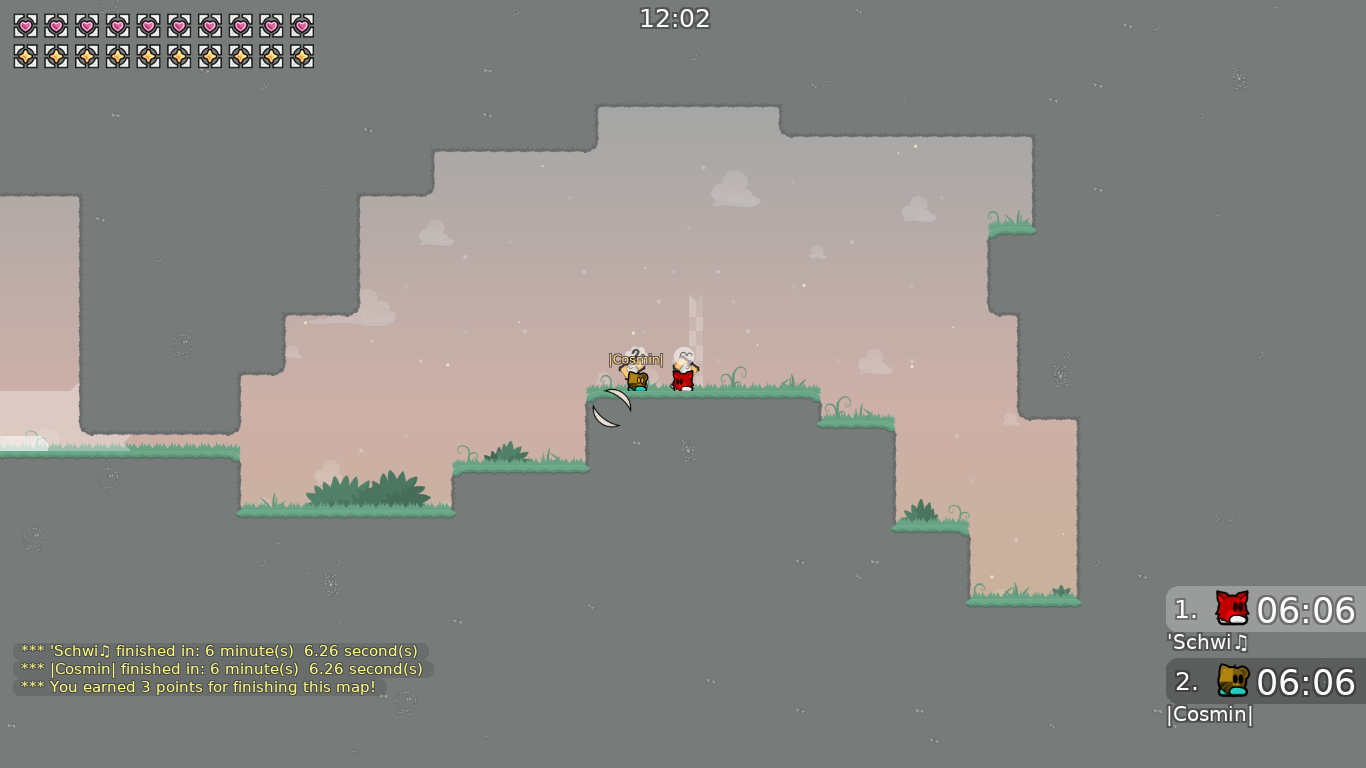Select the |Cosmin| name under second place
Image resolution: width=1366 pixels, height=768 pixels.
point(1210,715)
